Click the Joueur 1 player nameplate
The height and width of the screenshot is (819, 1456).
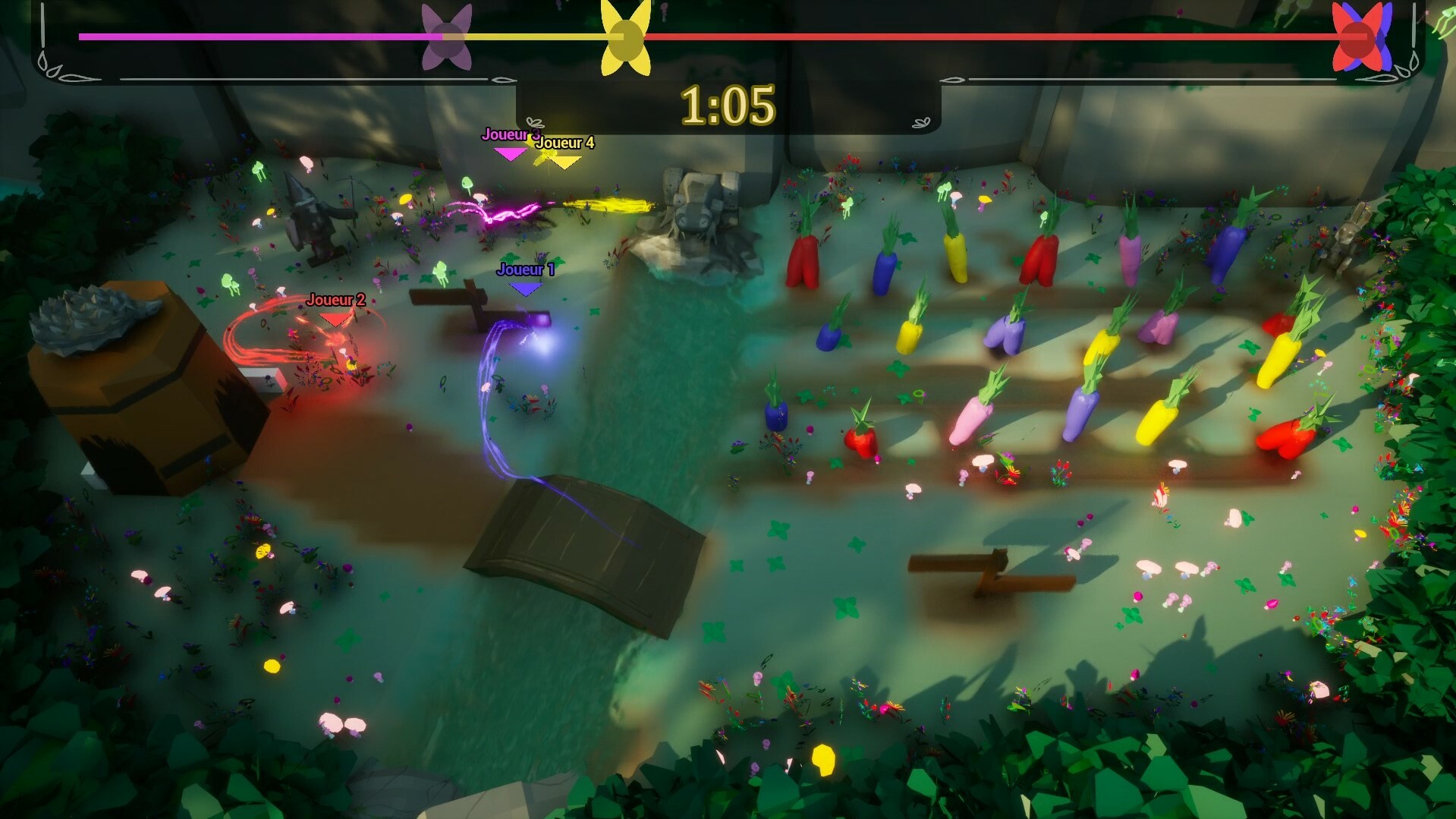[x=526, y=267]
